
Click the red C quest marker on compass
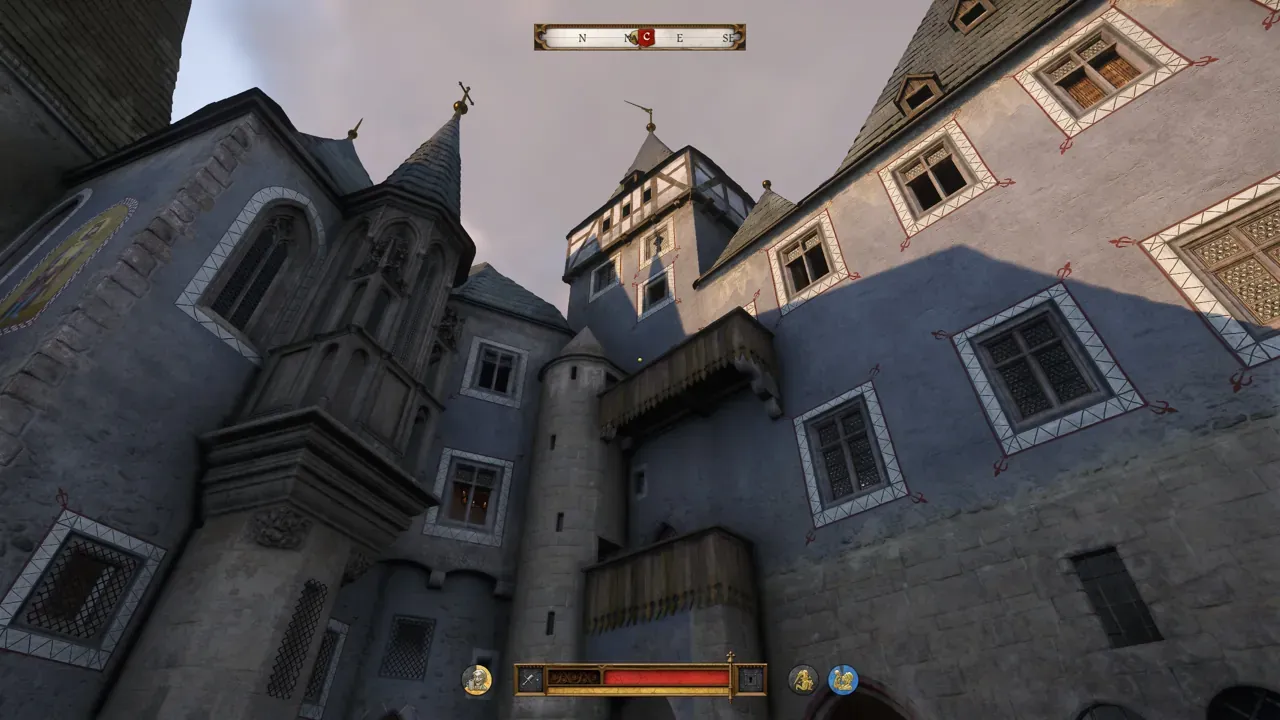(646, 38)
